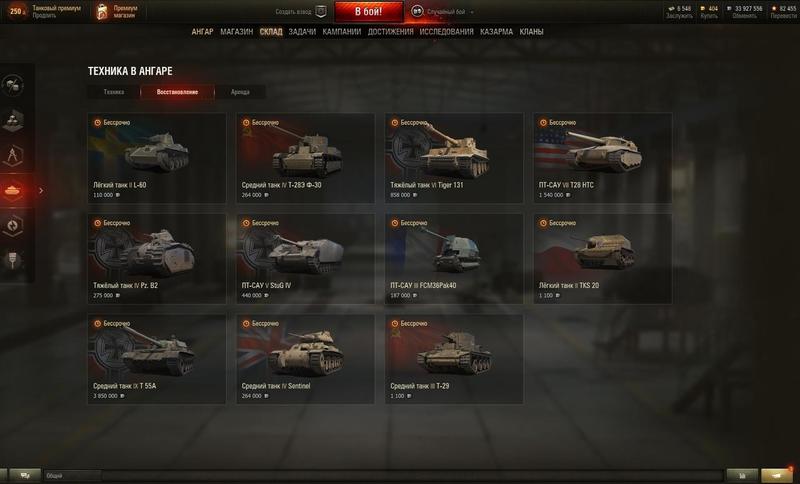The image size is (800, 484).
Task: Select the Т 55А medium tank card
Action: tap(157, 358)
